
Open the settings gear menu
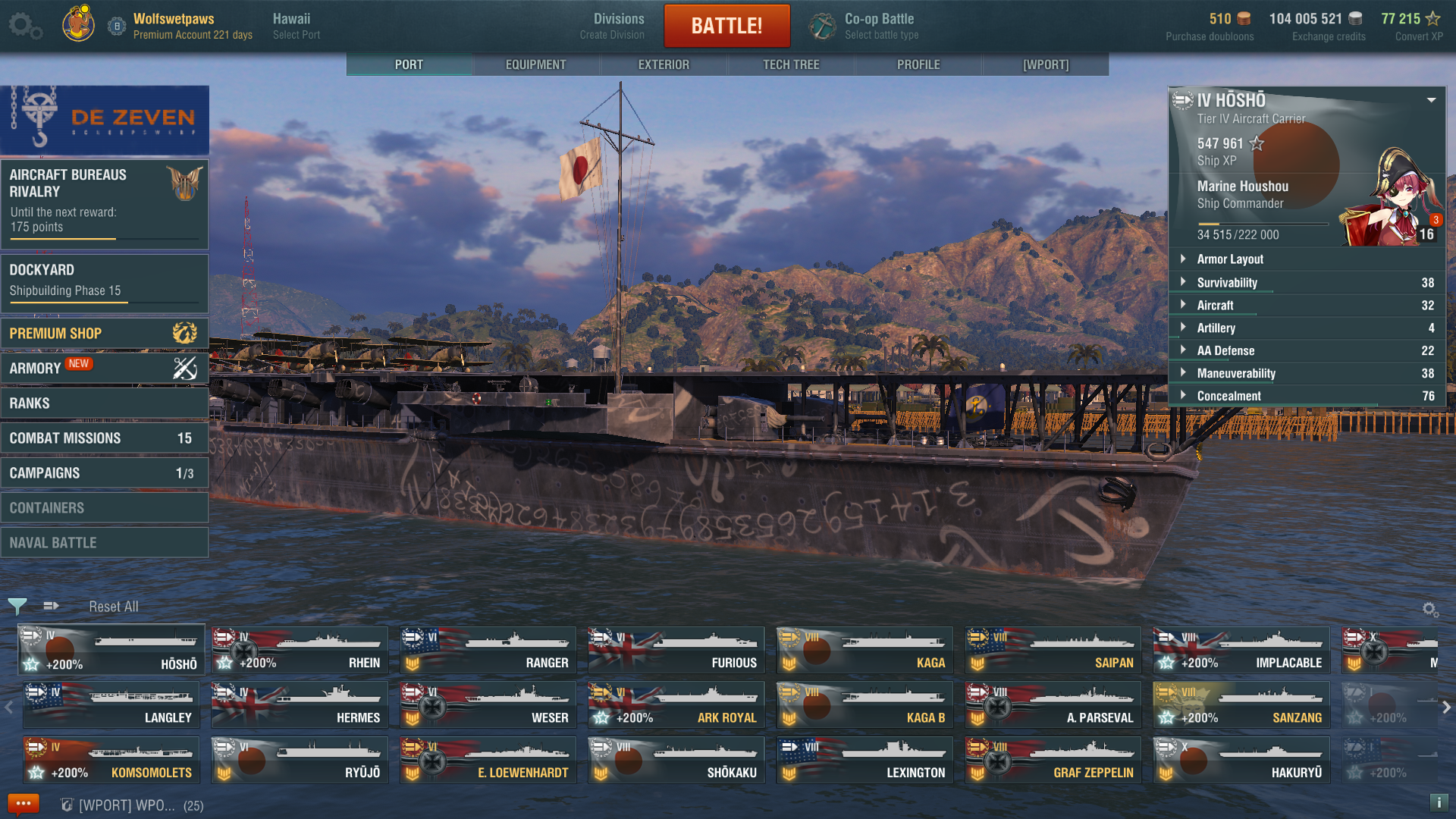[x=24, y=26]
